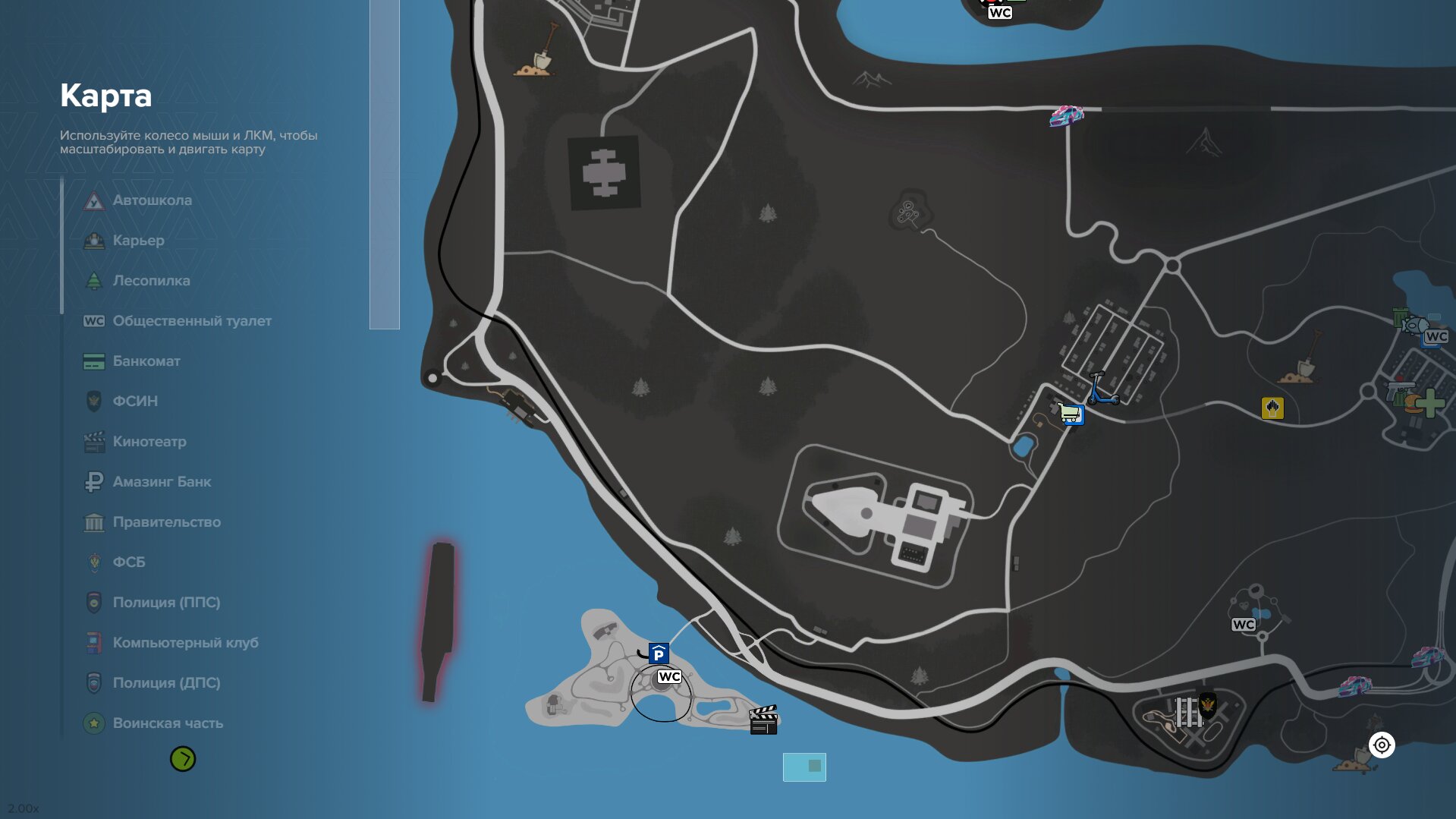The image size is (1456, 819).
Task: Select the yellow gas station marker
Action: point(1272,408)
